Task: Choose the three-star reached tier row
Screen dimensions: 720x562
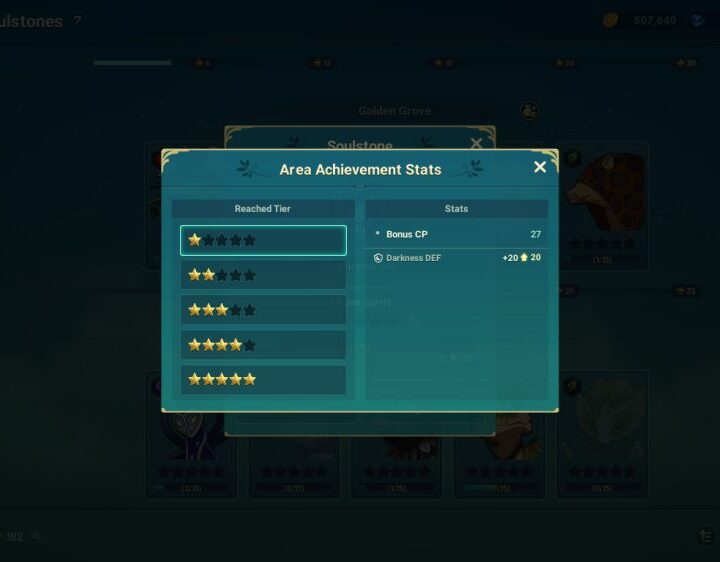Action: [x=263, y=310]
